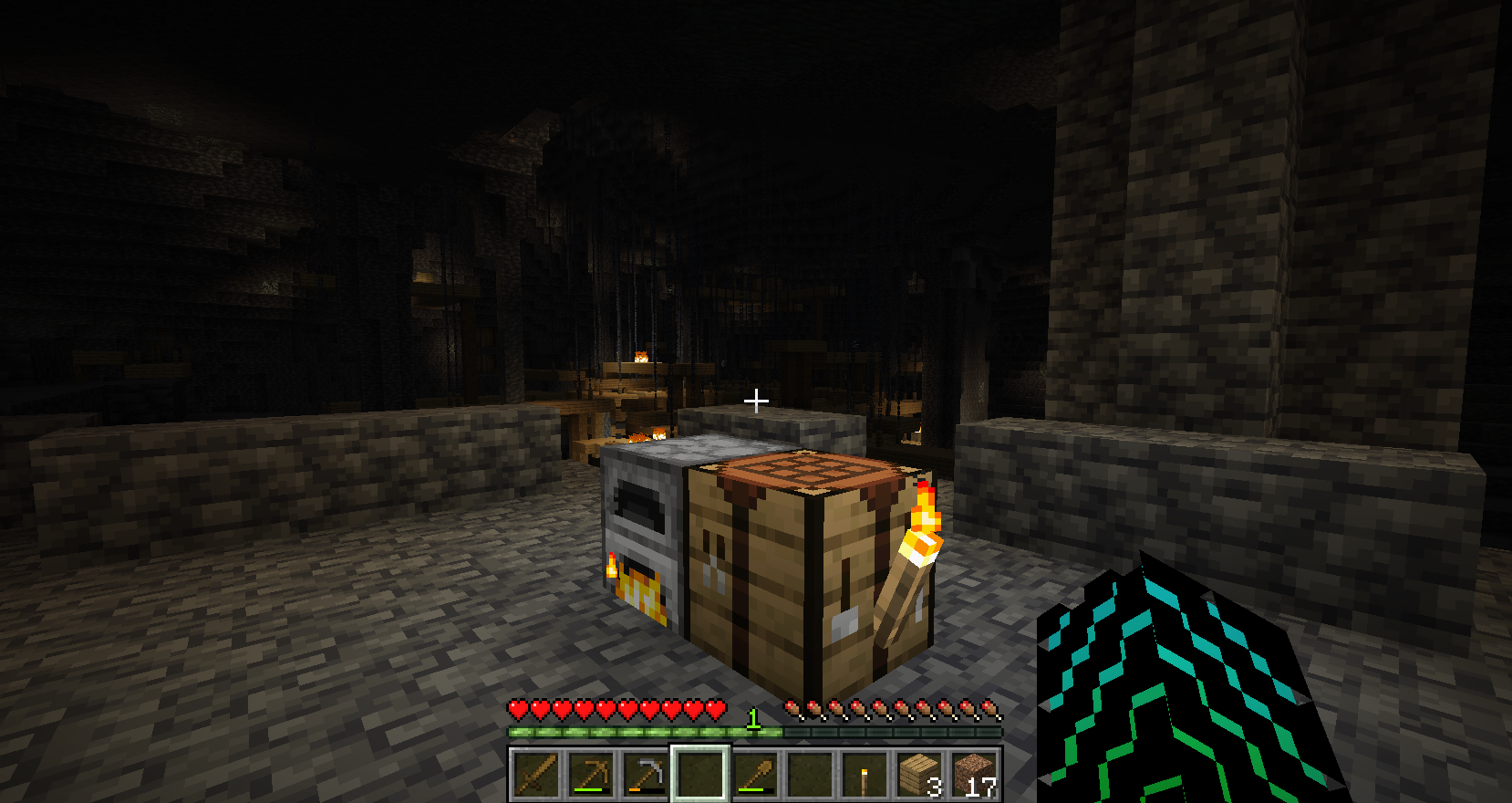Pick the wooden planks stack of 3

(x=918, y=774)
